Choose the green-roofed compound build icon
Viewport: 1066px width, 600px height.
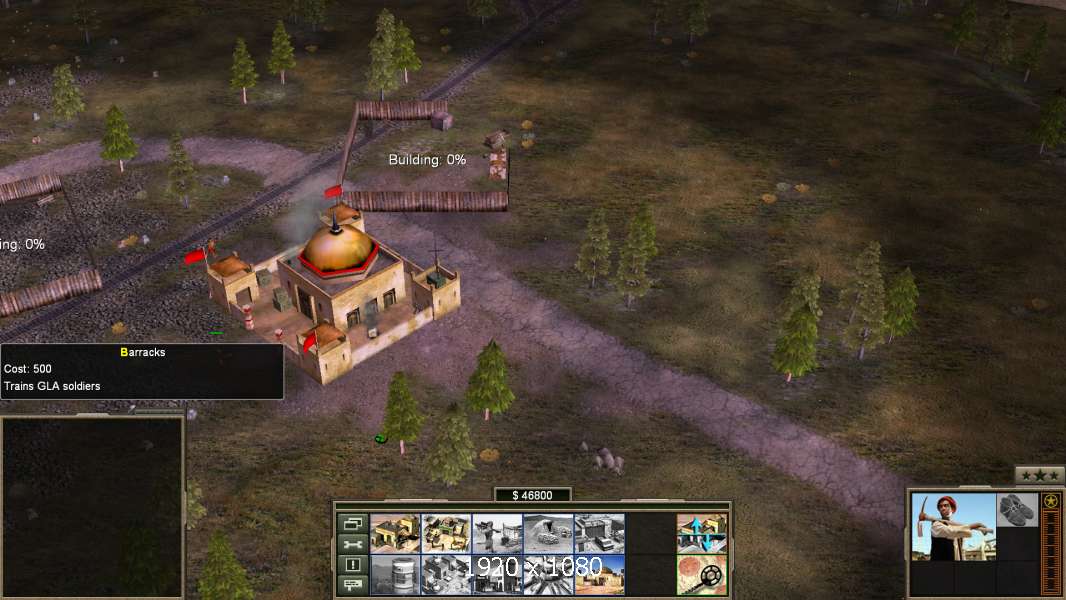(x=446, y=533)
